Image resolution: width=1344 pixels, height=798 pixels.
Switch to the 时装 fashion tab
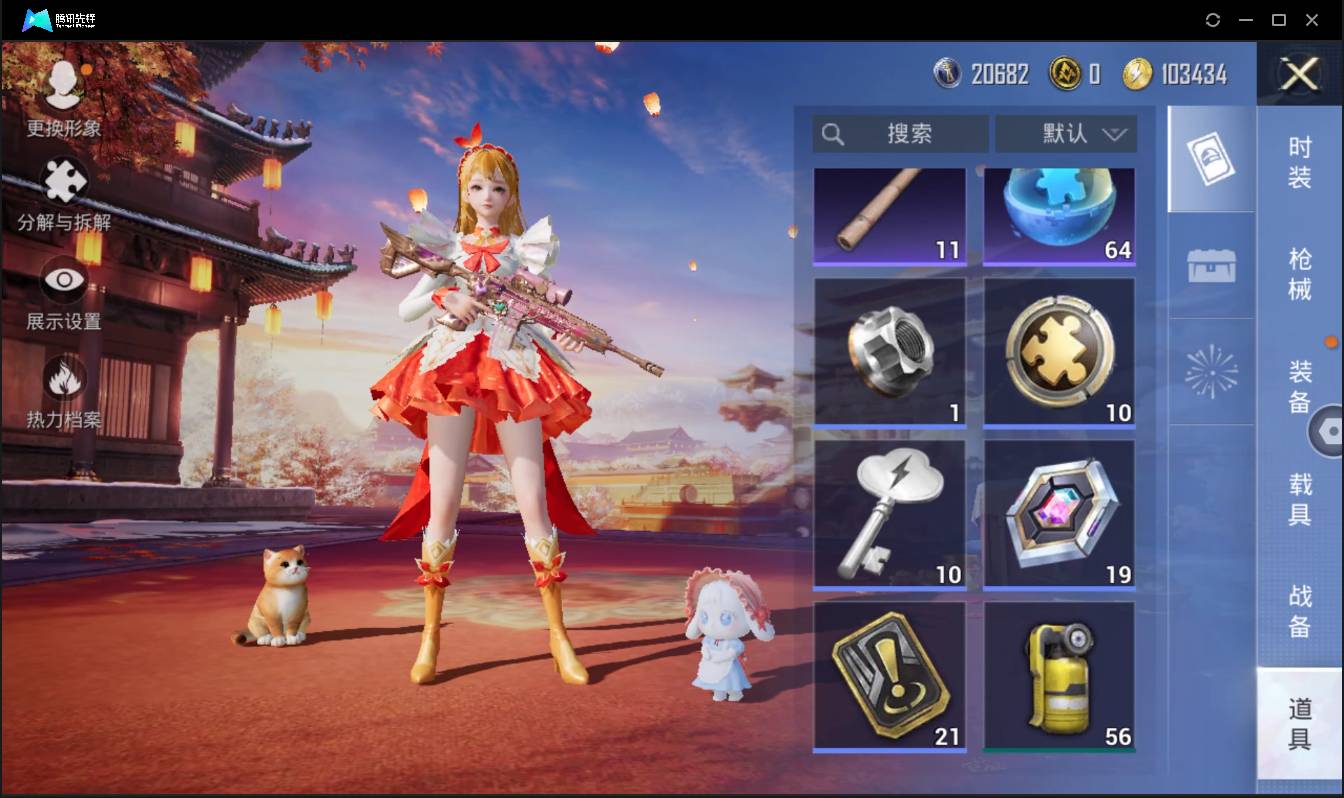[1299, 162]
